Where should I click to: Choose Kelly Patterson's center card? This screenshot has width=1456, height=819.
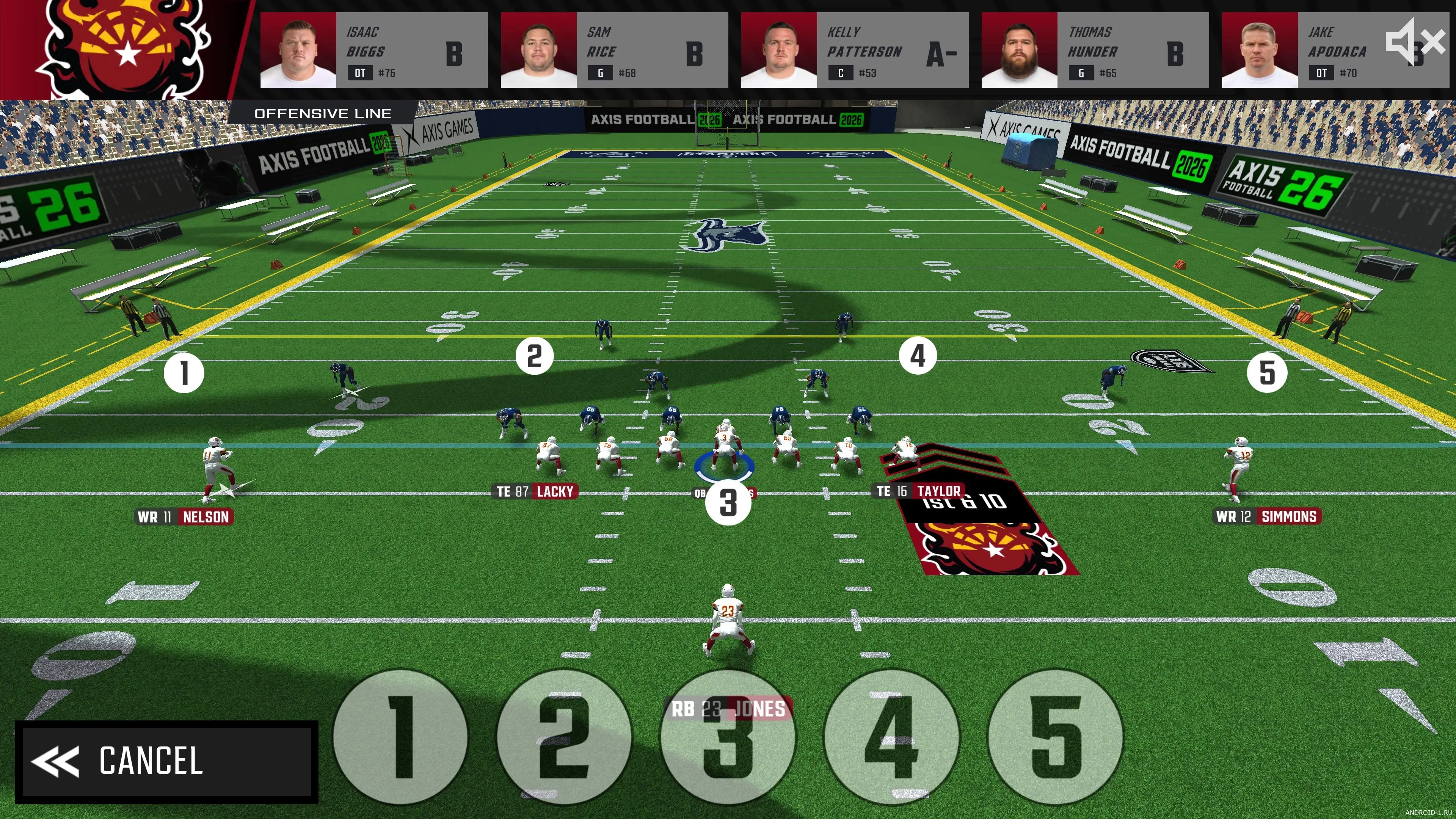[854, 50]
